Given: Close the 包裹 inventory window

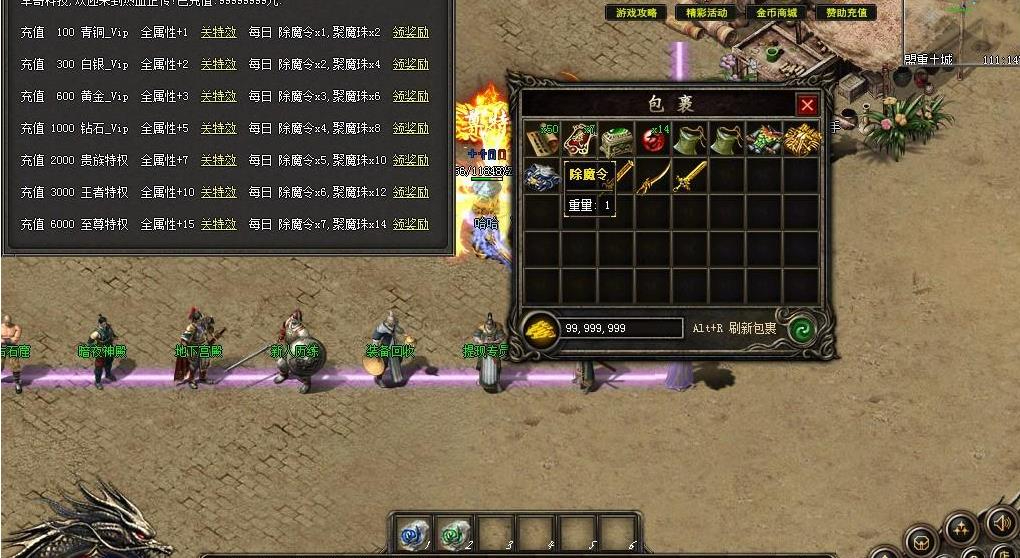Looking at the screenshot, I should [807, 105].
